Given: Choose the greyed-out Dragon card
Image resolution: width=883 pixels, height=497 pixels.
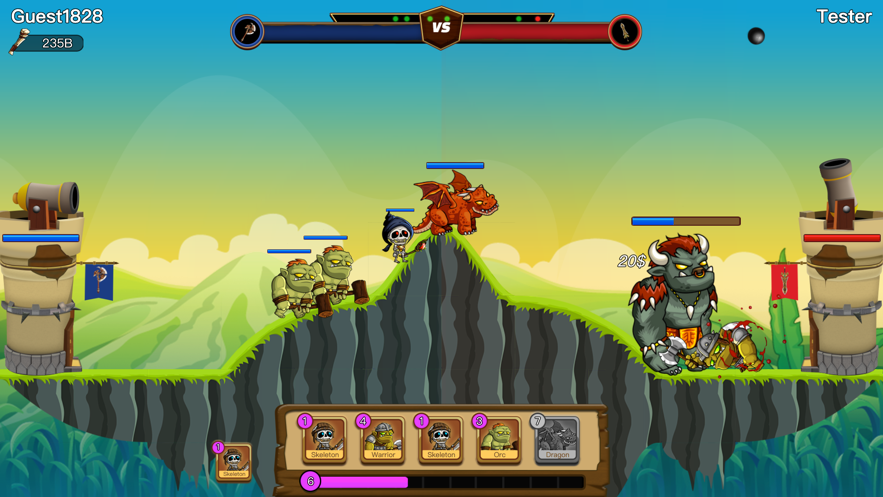Looking at the screenshot, I should tap(556, 439).
